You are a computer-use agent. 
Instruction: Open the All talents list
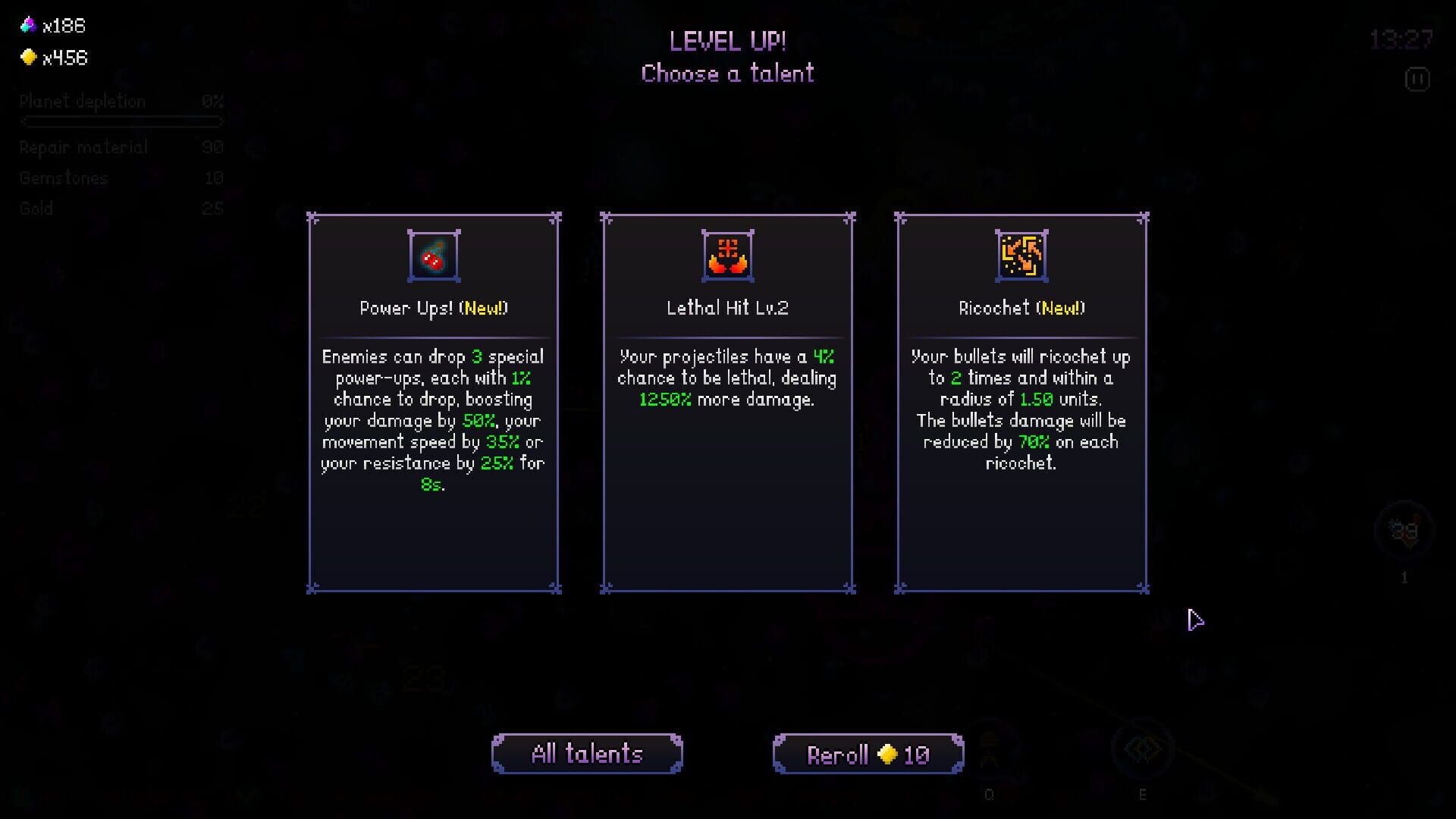point(587,754)
